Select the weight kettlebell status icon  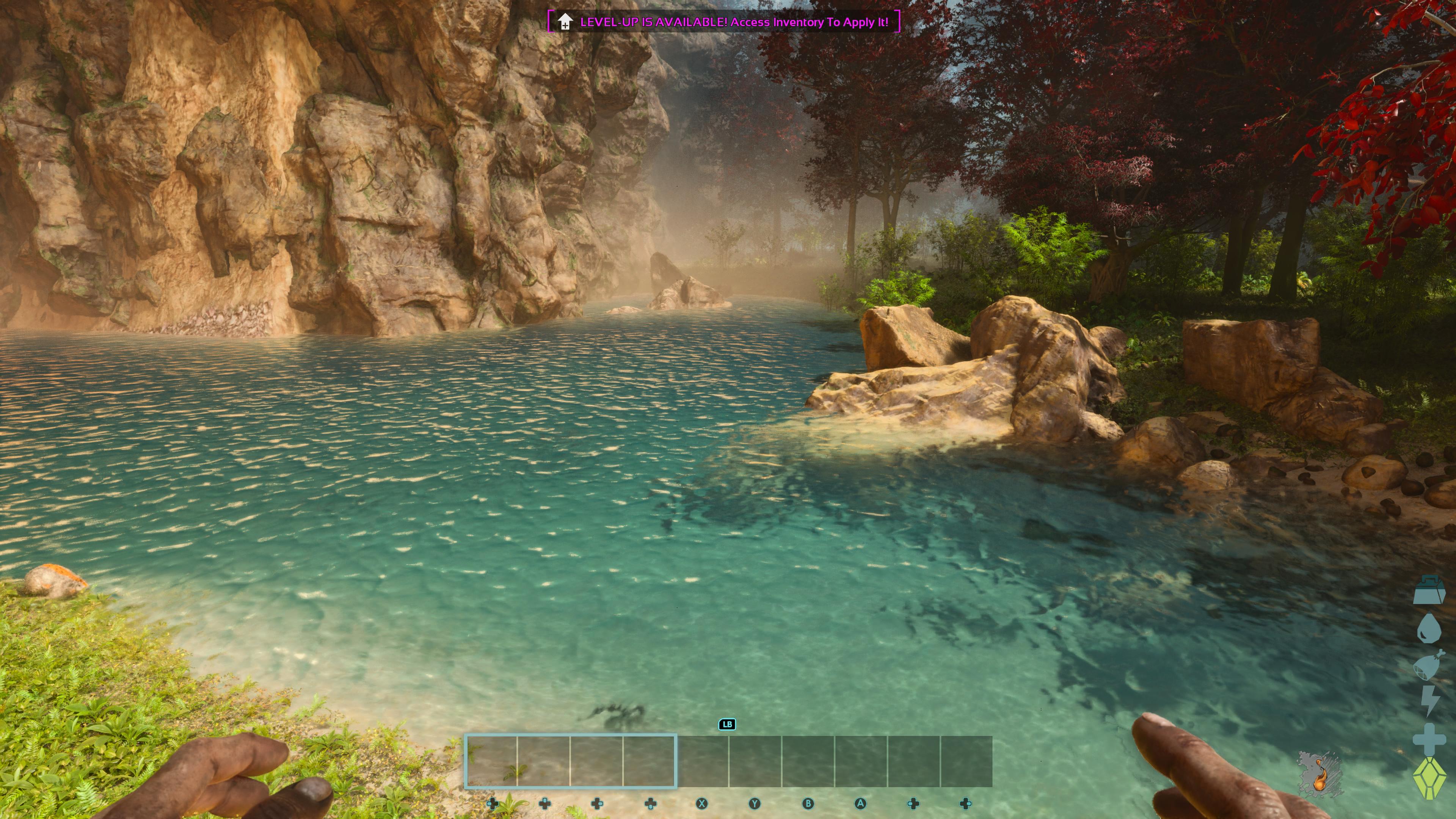[x=1429, y=591]
